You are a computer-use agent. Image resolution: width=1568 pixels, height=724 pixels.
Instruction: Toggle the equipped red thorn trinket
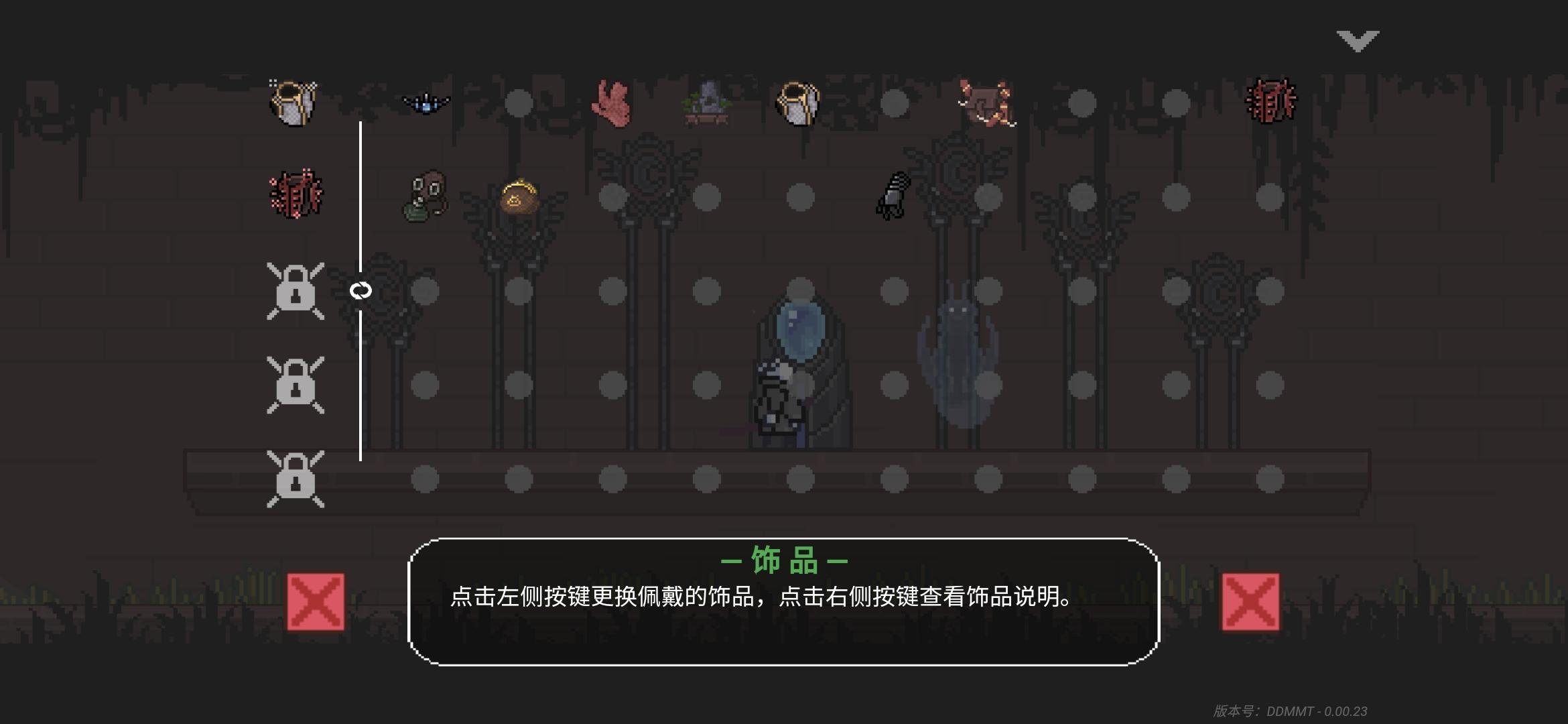point(295,194)
